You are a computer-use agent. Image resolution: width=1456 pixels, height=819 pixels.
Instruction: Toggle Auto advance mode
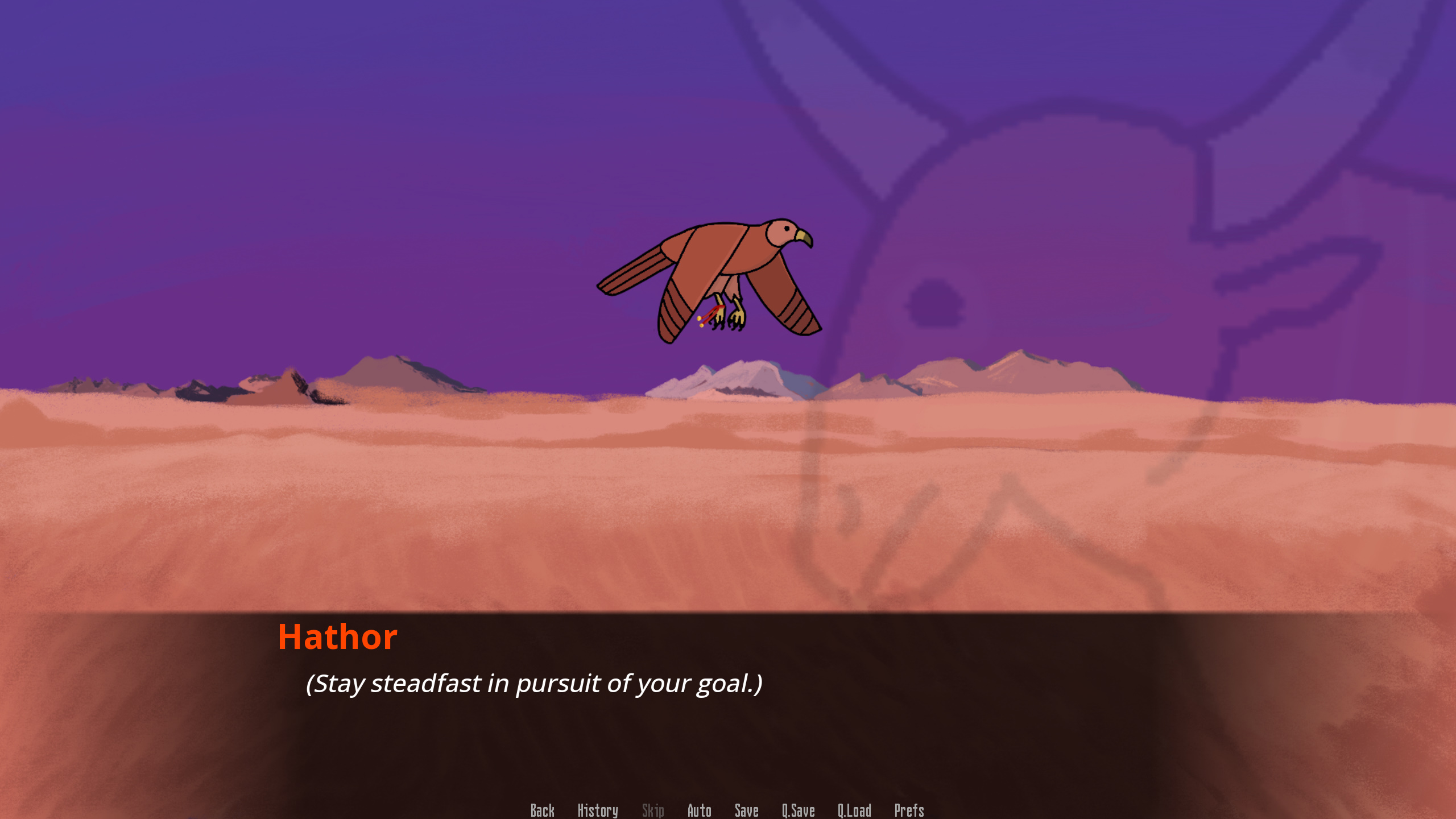click(699, 810)
